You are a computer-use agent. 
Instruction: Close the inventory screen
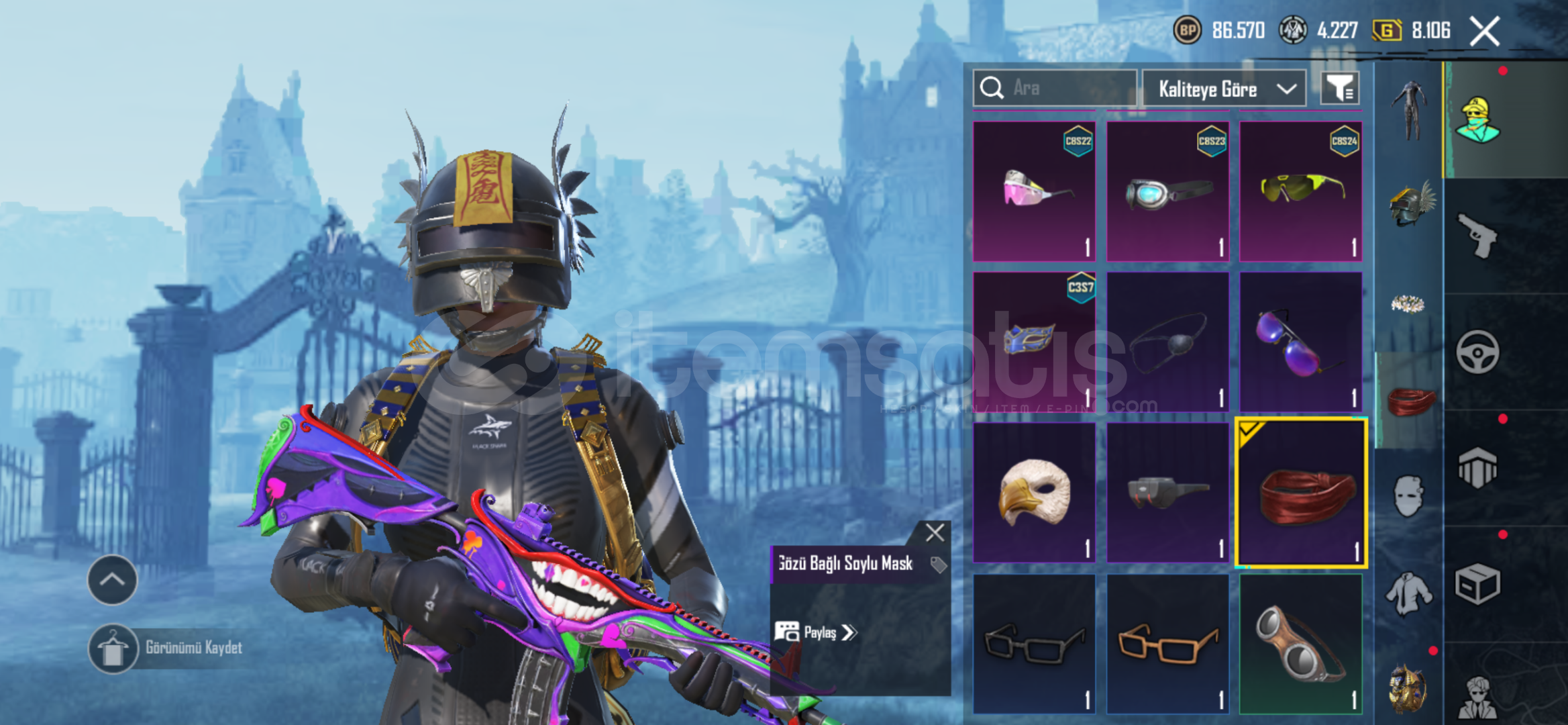1485,32
